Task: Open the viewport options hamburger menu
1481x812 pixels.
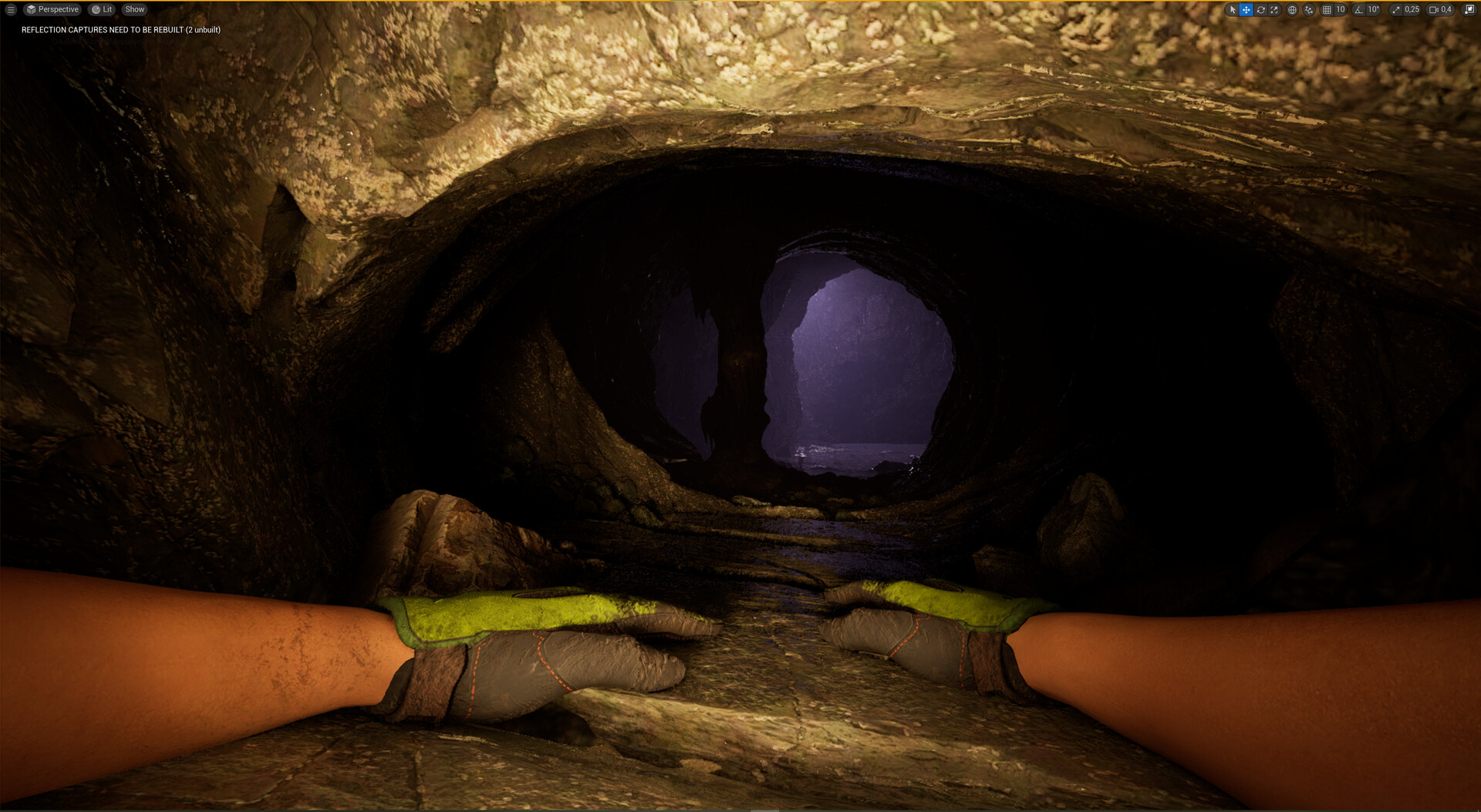Action: [11, 9]
